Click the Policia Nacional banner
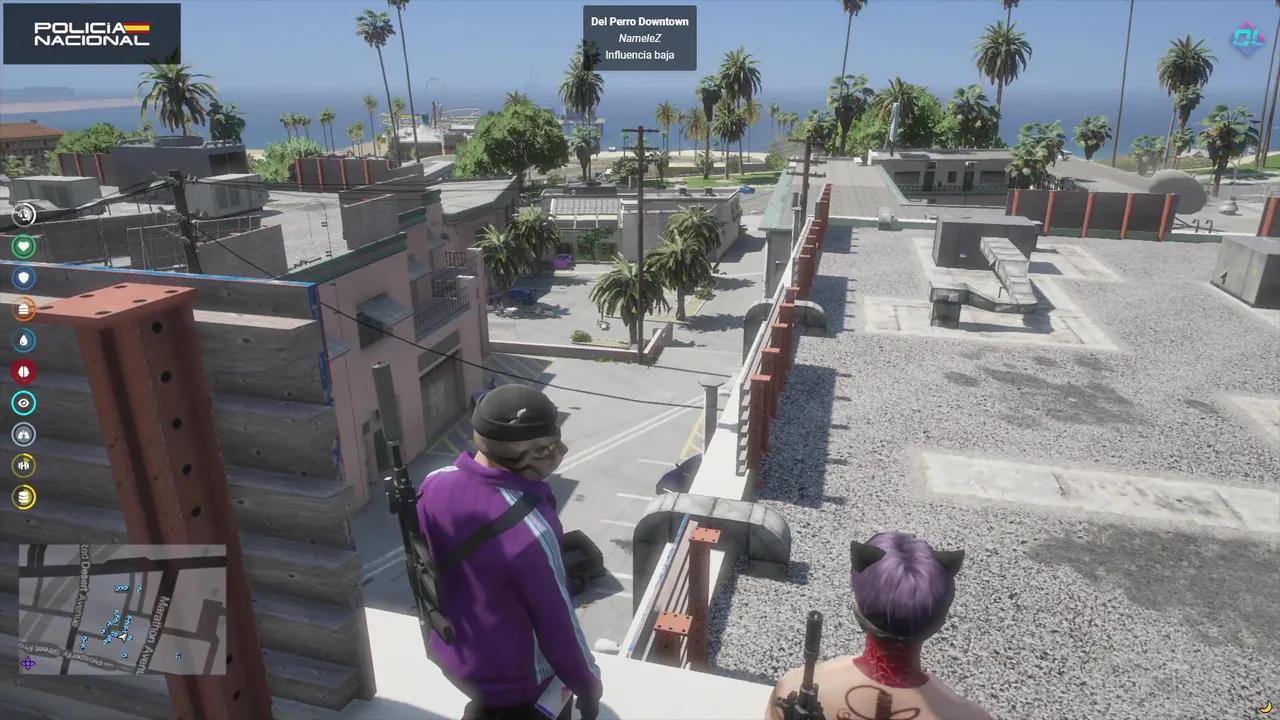The height and width of the screenshot is (720, 1280). (x=92, y=32)
